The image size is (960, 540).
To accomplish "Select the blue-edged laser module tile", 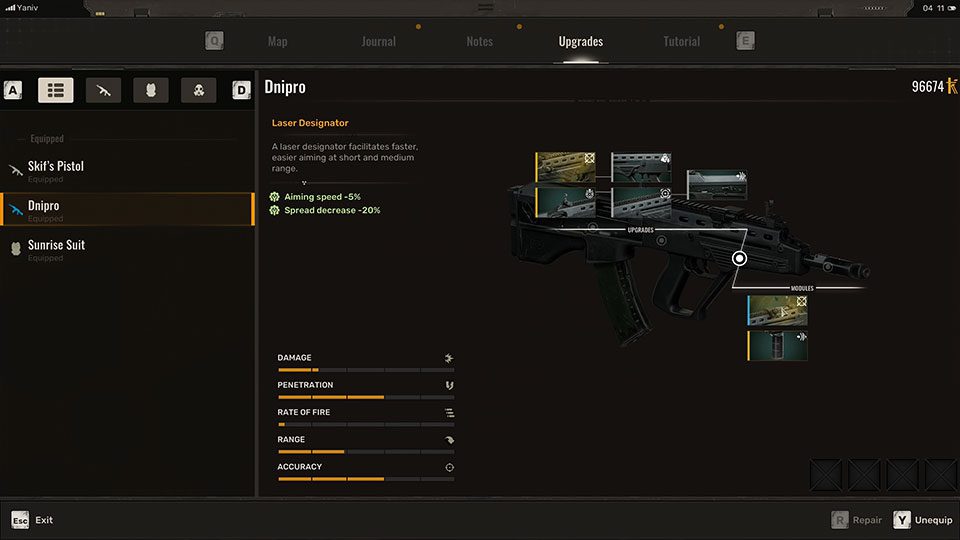I will (778, 310).
